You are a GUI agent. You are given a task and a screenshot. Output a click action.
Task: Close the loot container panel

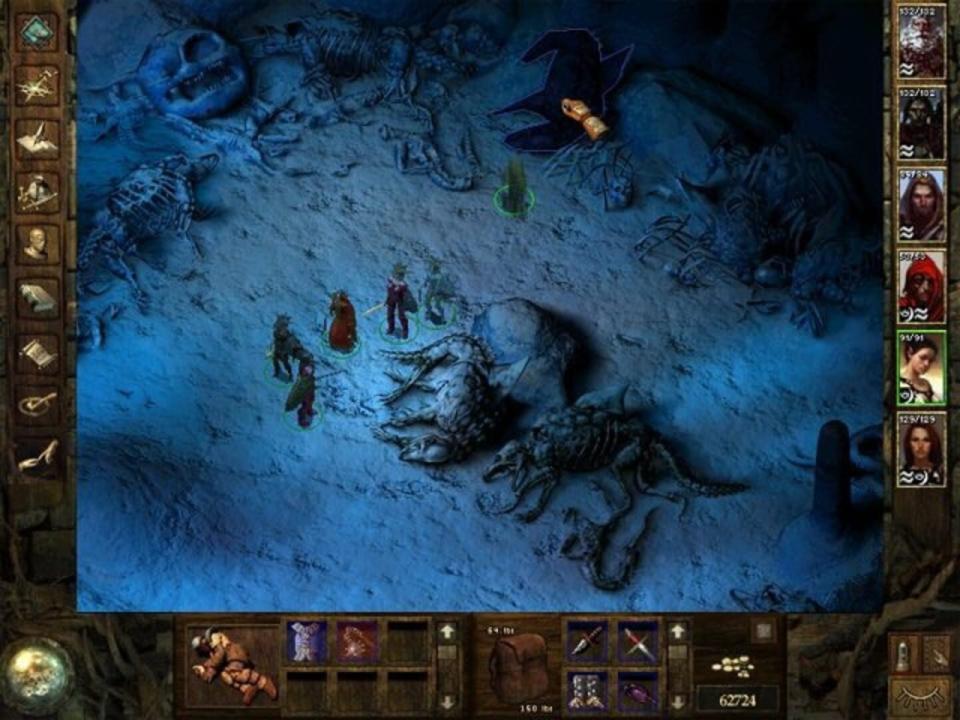[763, 631]
